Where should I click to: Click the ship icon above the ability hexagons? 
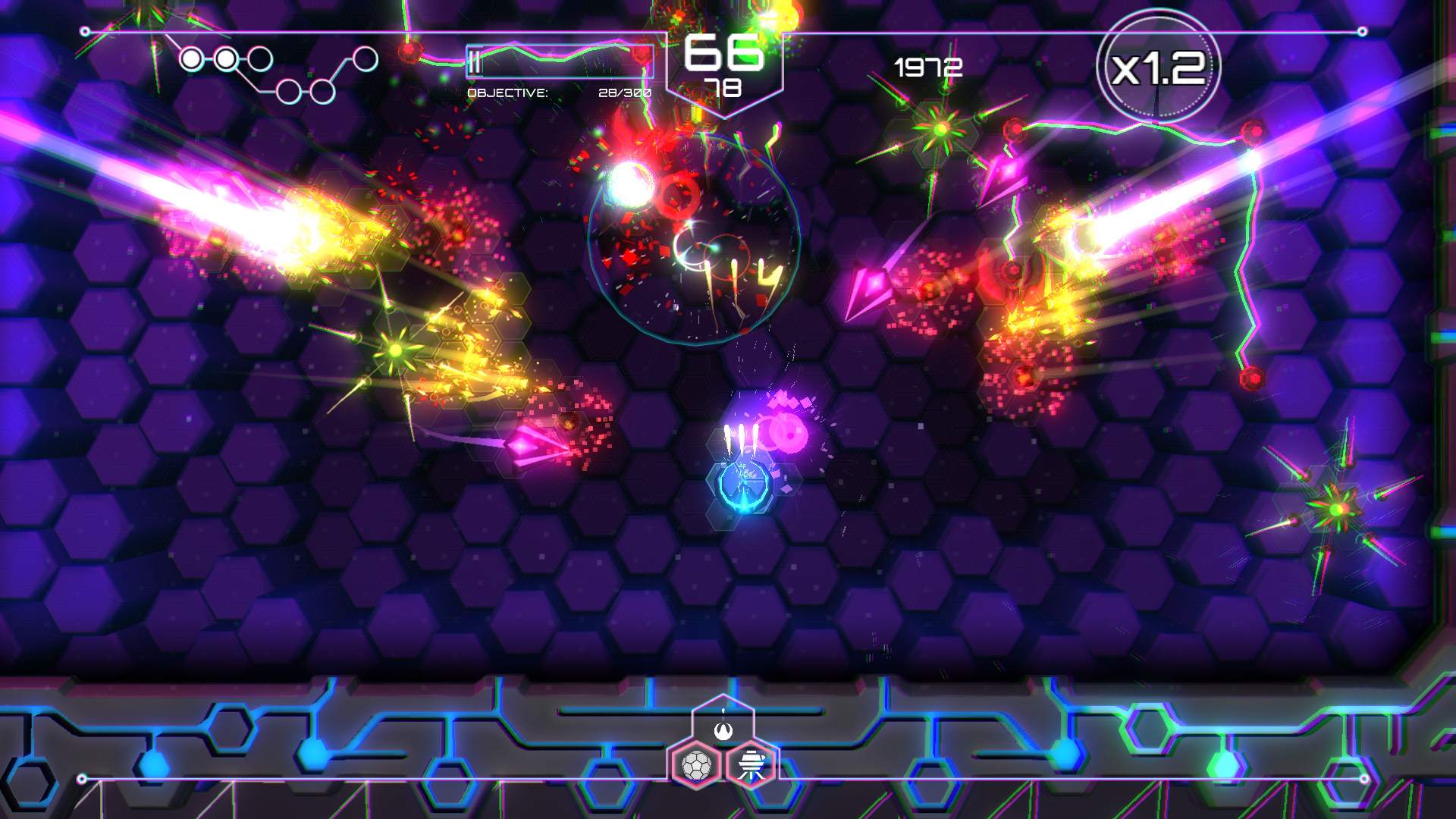coord(723,731)
